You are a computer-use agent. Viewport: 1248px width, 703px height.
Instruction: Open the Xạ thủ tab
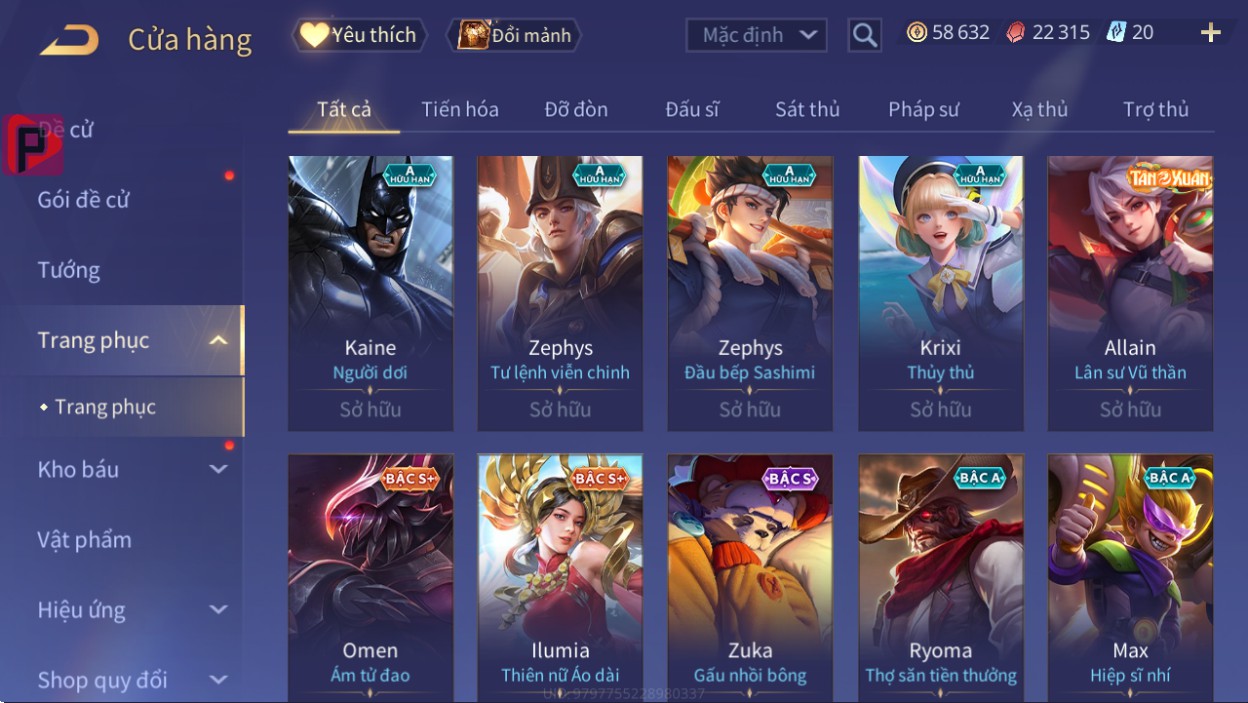[1039, 109]
